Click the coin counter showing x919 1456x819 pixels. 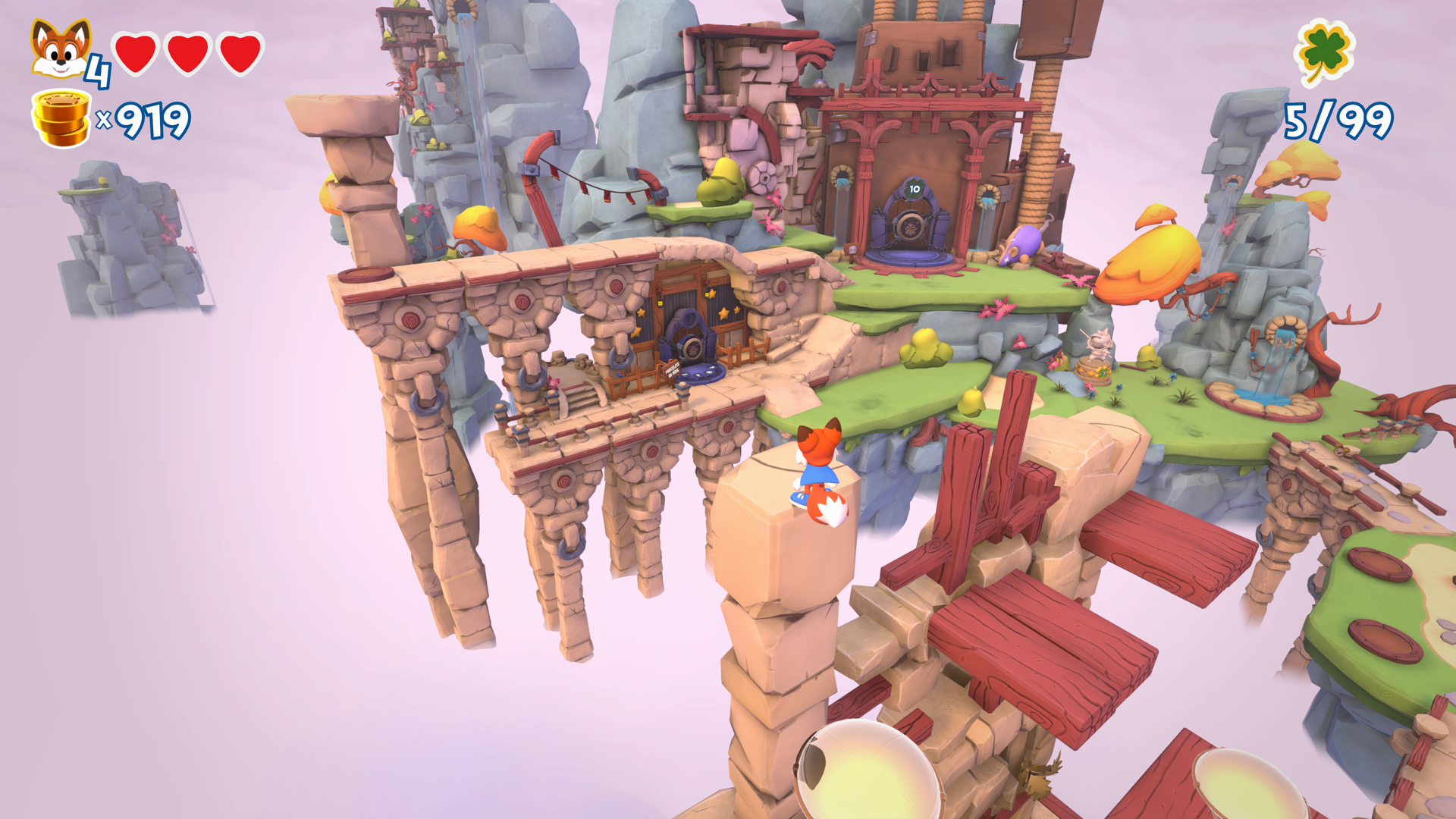149,118
